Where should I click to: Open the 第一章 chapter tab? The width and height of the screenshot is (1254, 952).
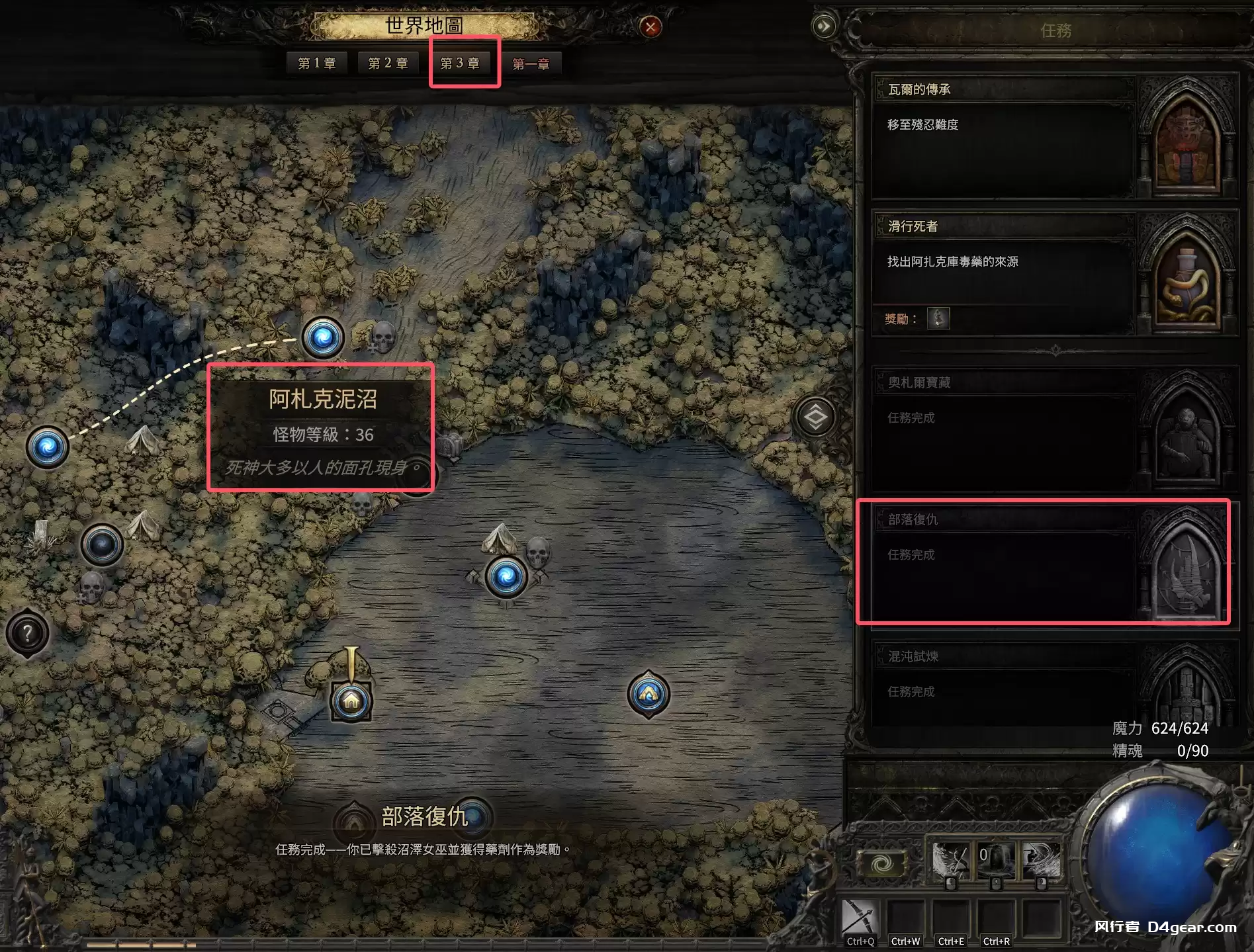(x=531, y=64)
